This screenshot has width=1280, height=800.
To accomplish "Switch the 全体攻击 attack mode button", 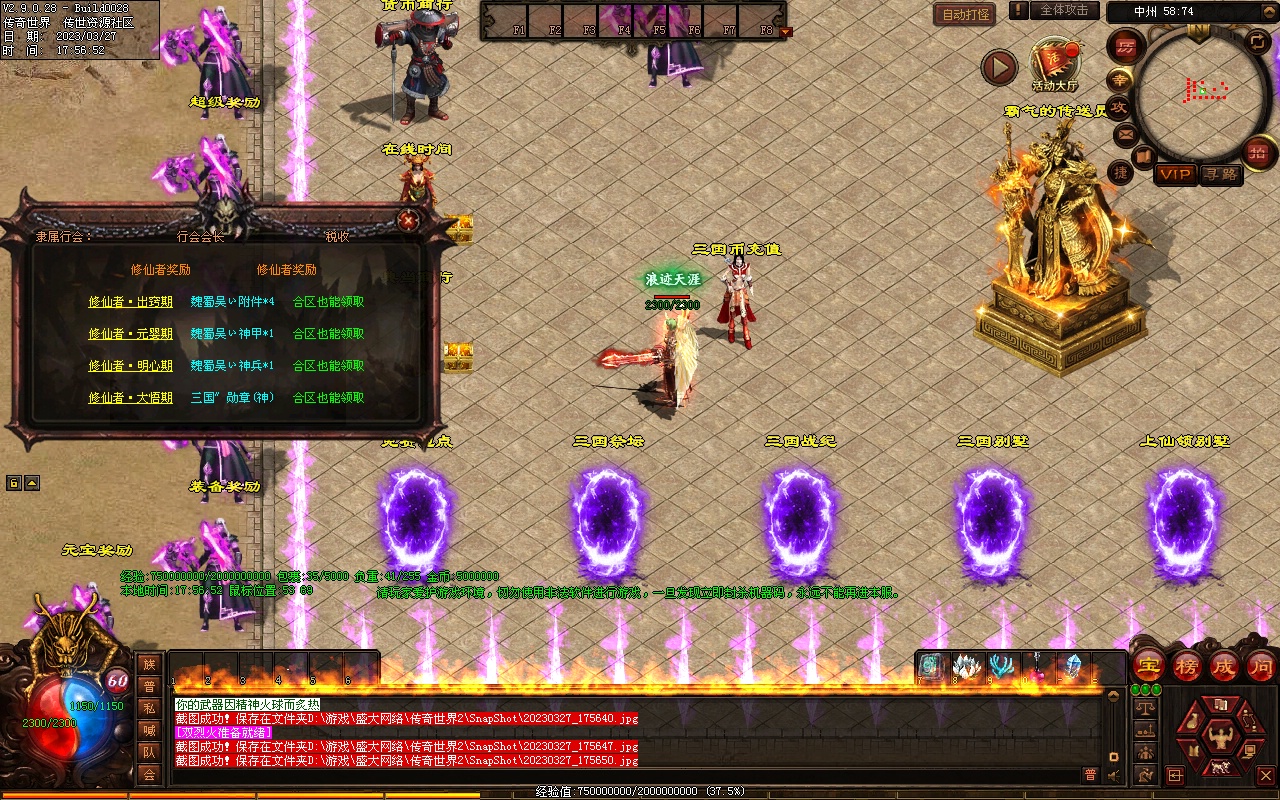I will 1064,10.
